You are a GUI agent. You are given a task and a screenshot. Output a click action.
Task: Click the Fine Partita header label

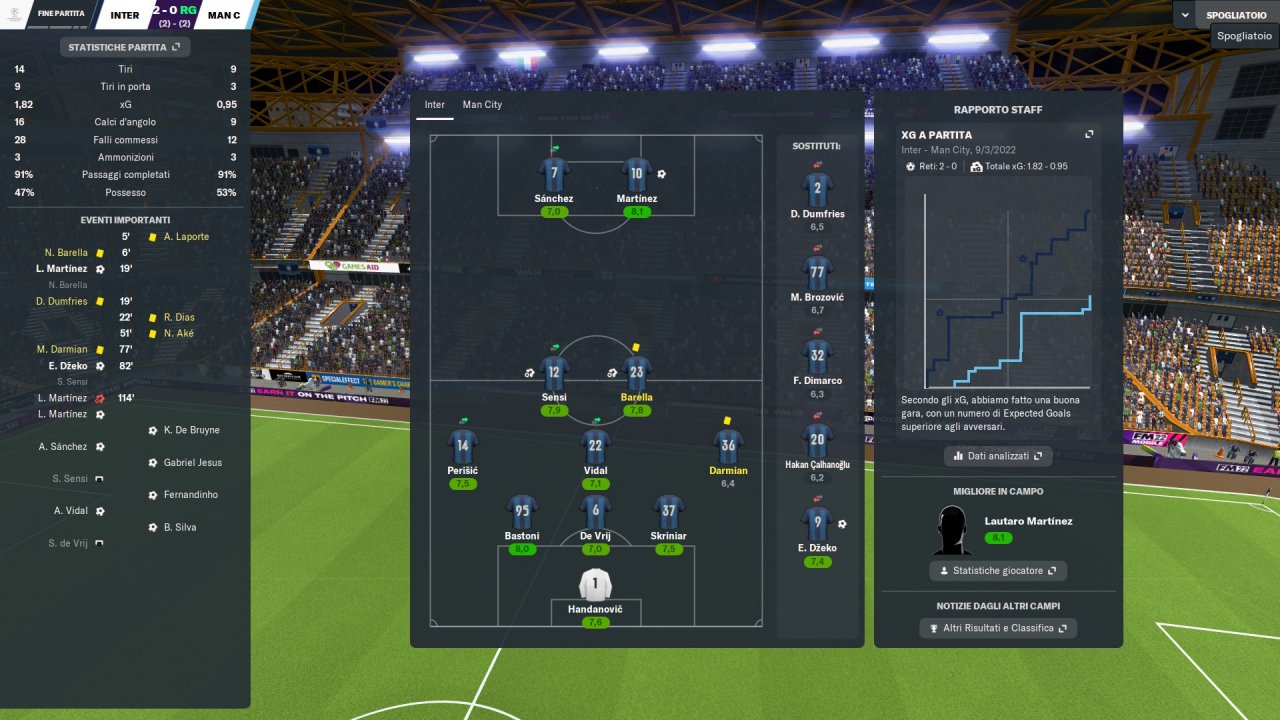tap(61, 15)
